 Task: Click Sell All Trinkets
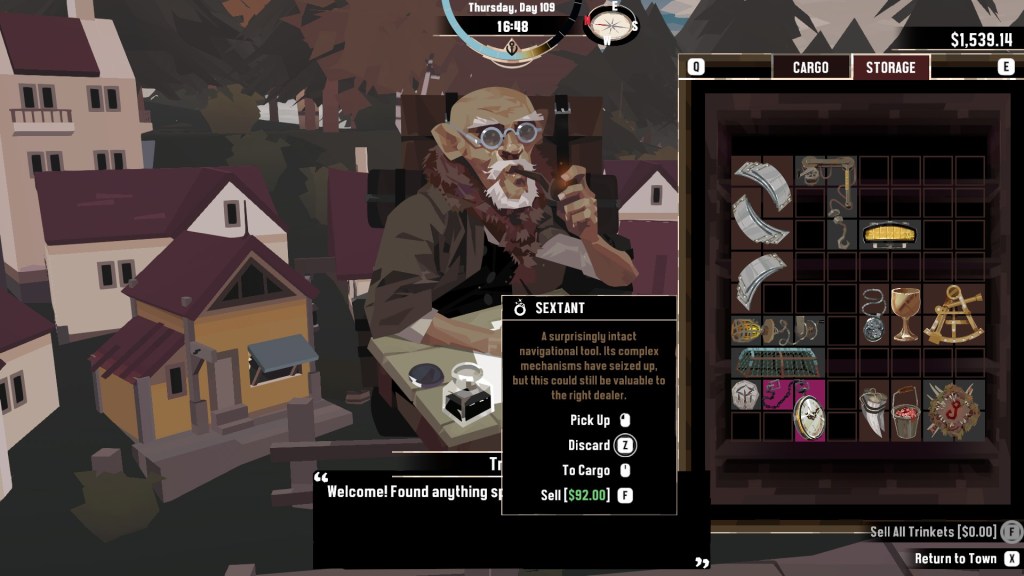coord(934,532)
